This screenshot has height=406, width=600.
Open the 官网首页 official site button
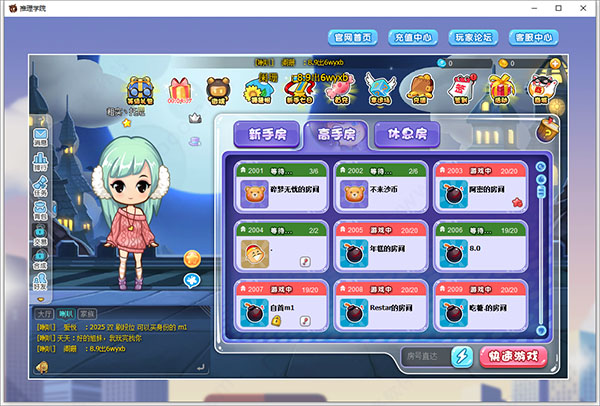pyautogui.click(x=353, y=37)
